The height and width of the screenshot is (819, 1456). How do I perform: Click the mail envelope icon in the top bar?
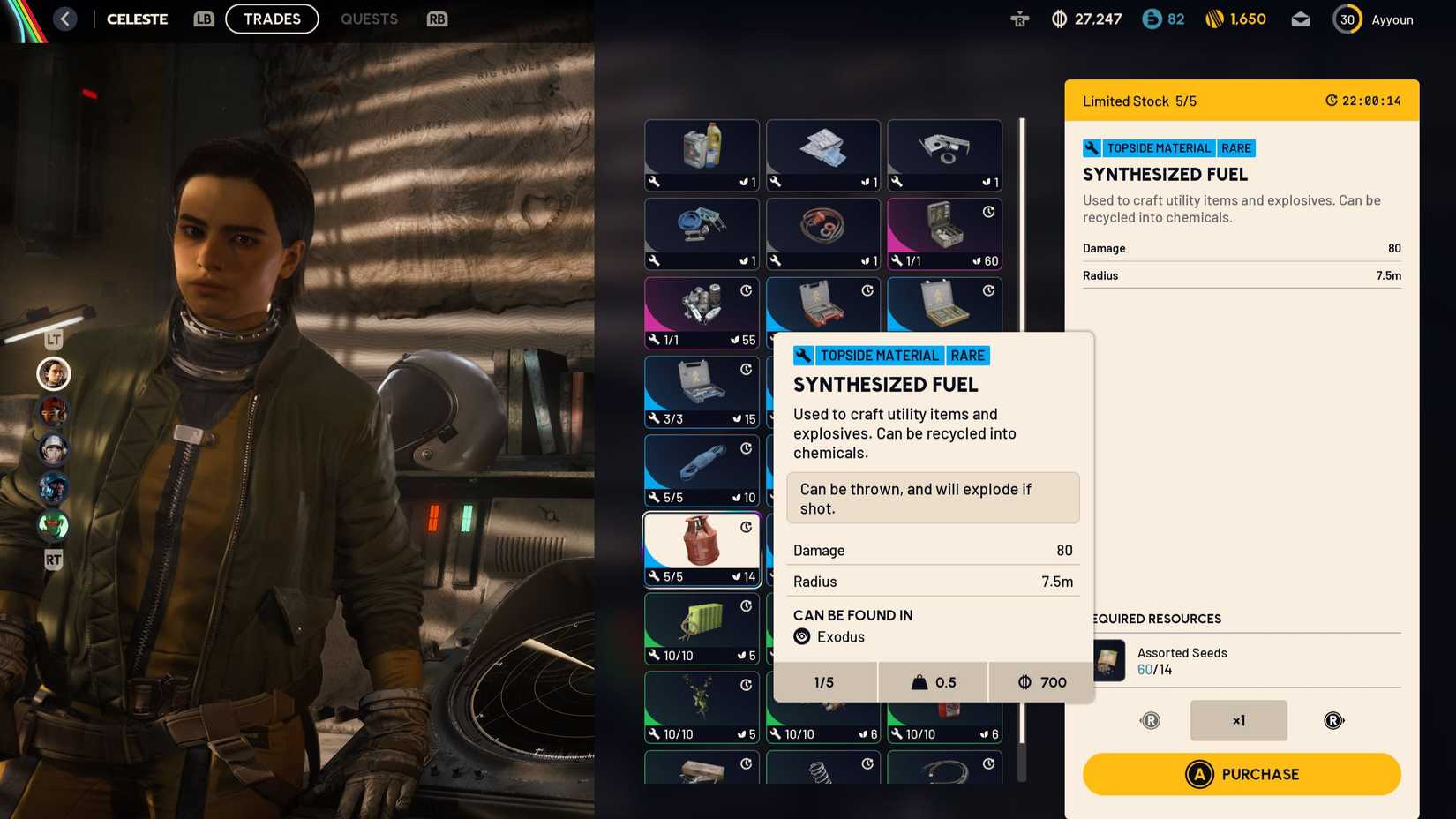1300,19
